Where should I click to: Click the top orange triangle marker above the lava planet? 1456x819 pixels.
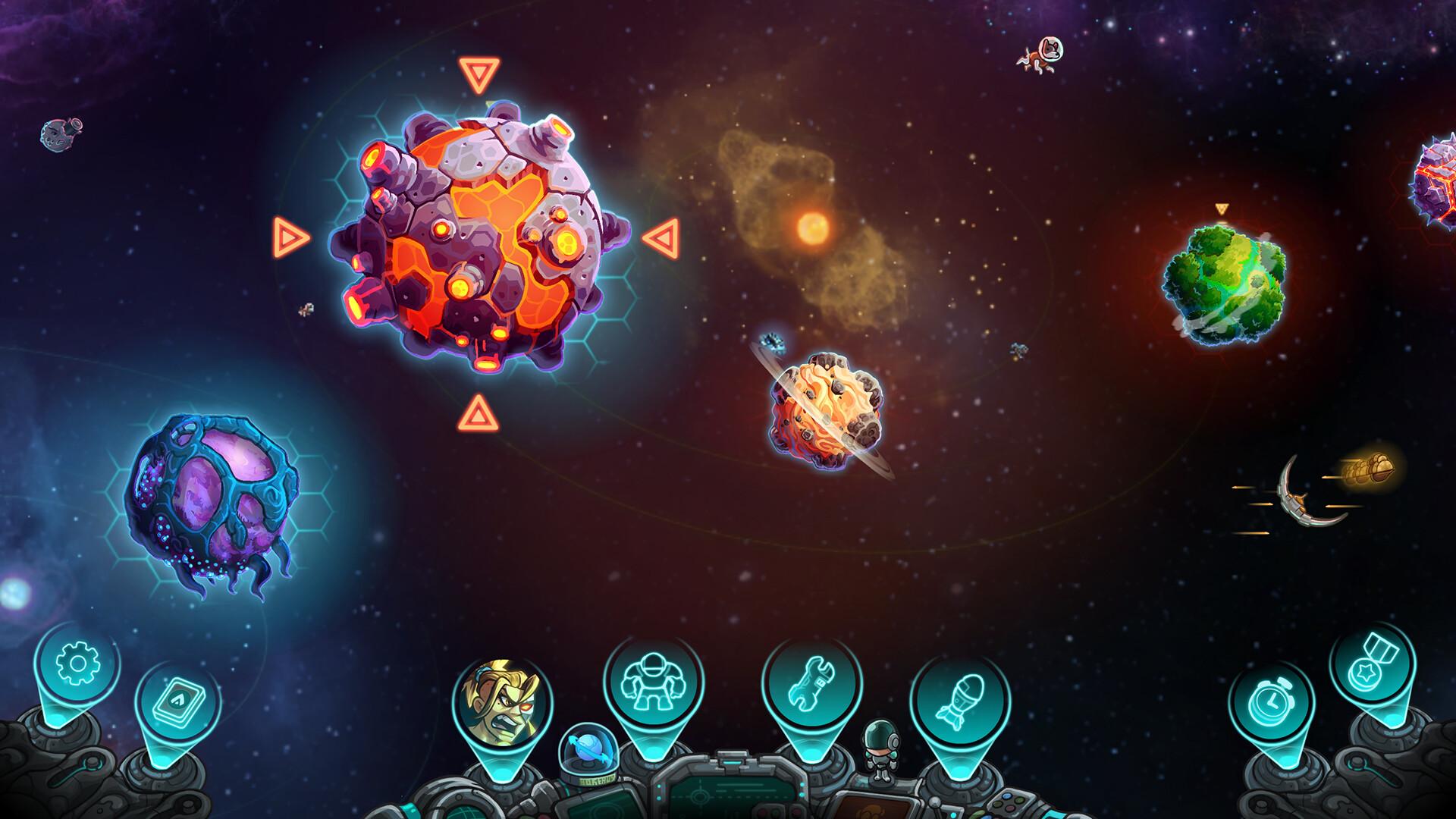pyautogui.click(x=479, y=74)
